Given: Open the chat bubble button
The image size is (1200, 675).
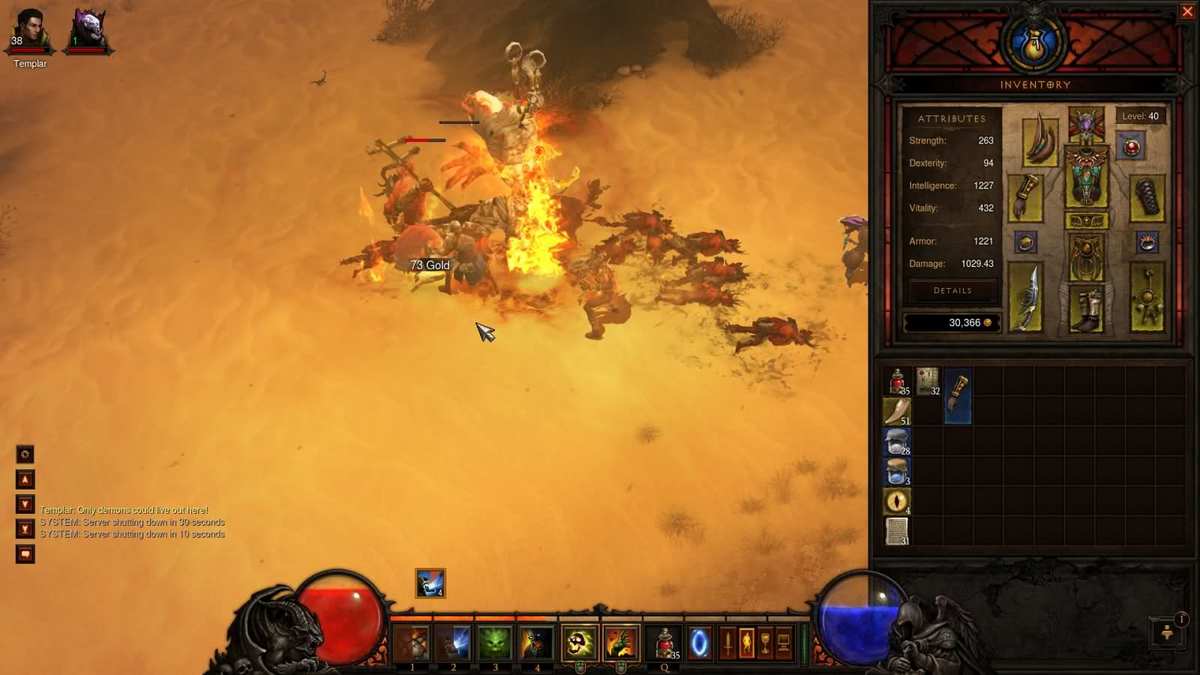Looking at the screenshot, I should [25, 553].
